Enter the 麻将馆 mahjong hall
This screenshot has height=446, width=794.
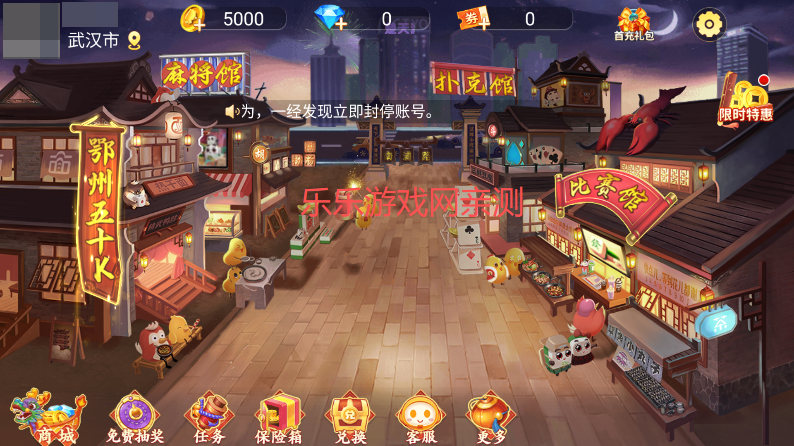[x=202, y=72]
